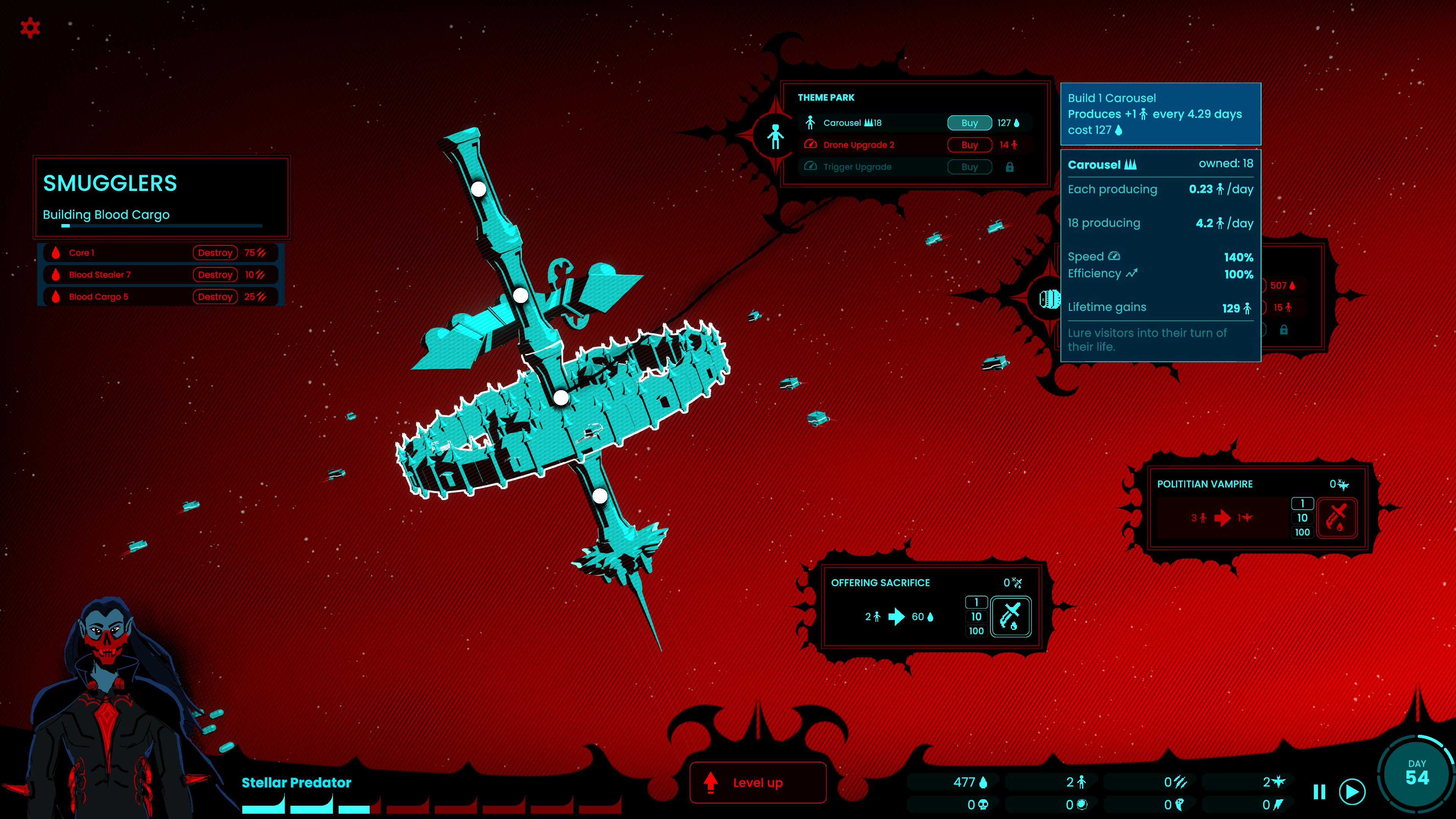Pause the game
The width and height of the screenshot is (1456, 819).
(1319, 792)
